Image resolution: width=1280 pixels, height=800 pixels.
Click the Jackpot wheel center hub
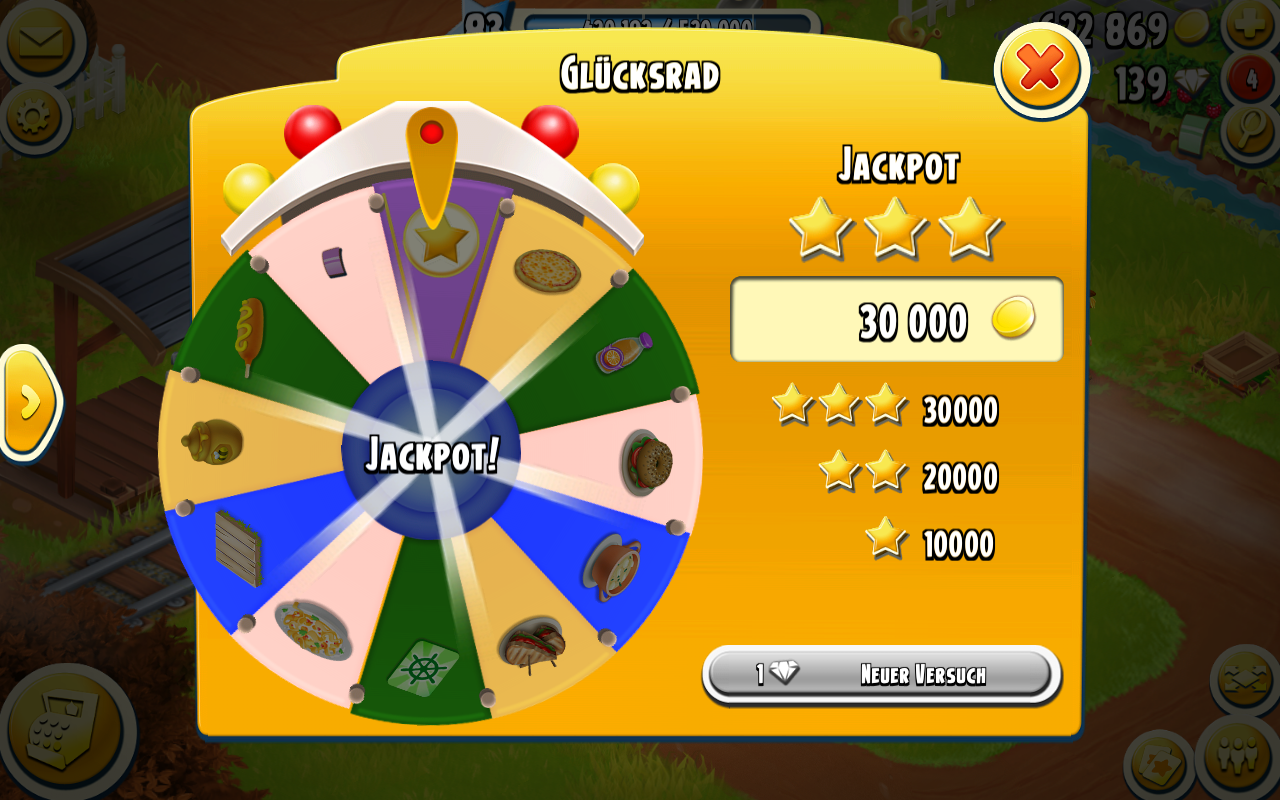431,453
